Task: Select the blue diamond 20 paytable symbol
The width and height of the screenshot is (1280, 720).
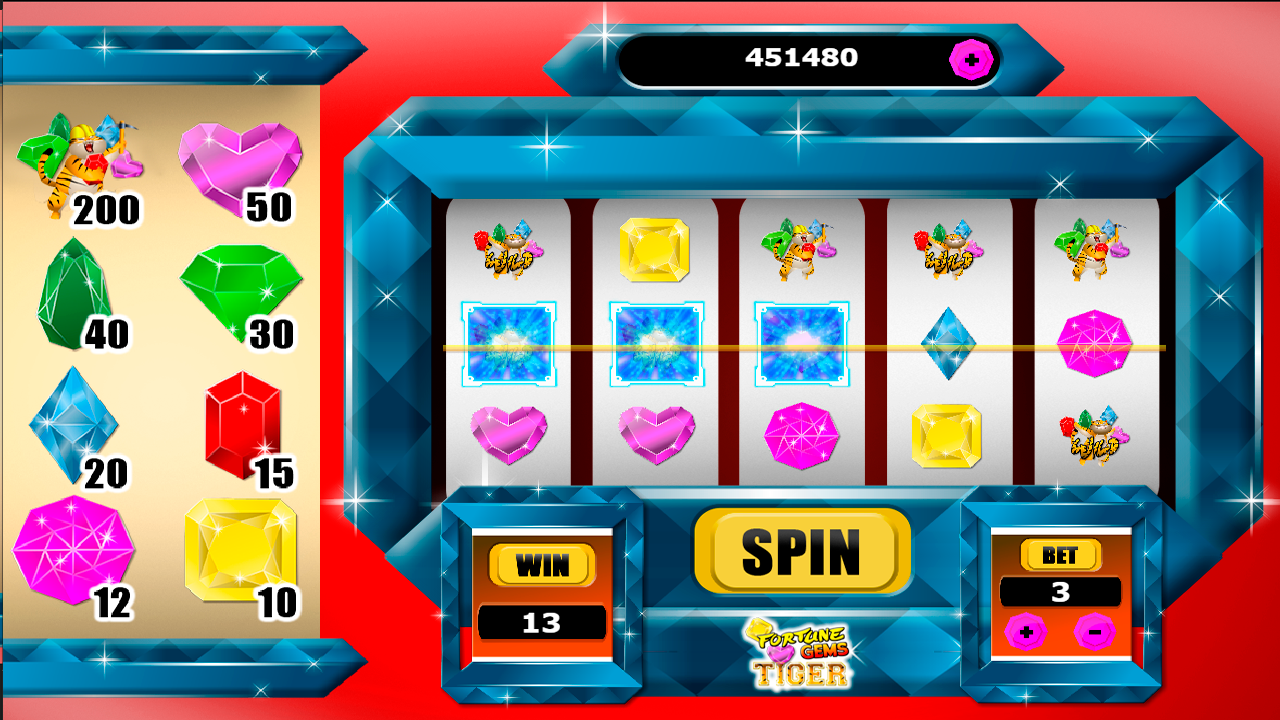Action: click(72, 425)
